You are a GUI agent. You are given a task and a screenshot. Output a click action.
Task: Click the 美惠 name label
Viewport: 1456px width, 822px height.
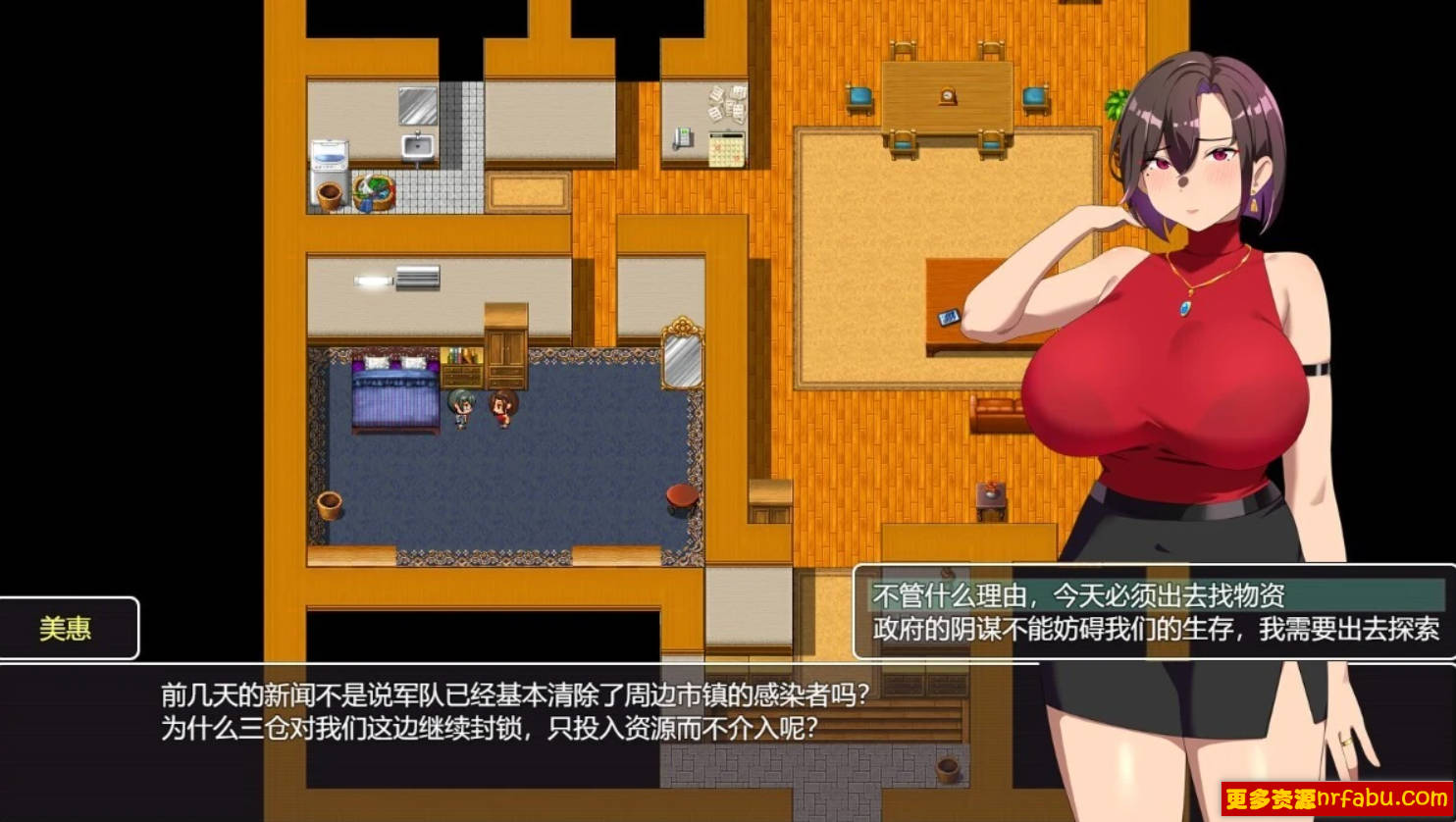coord(64,629)
